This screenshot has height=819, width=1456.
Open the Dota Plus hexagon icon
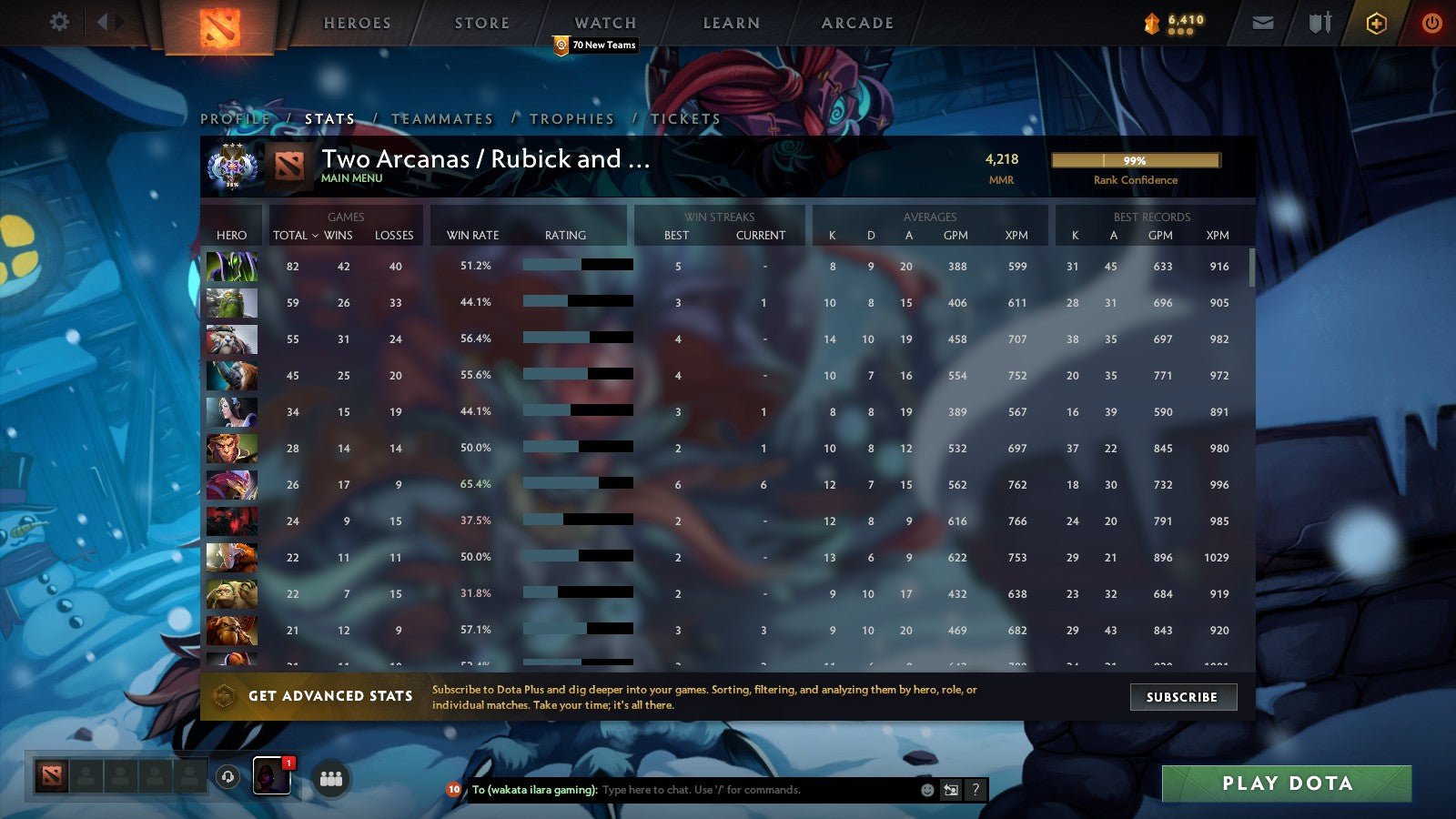pos(1372,23)
